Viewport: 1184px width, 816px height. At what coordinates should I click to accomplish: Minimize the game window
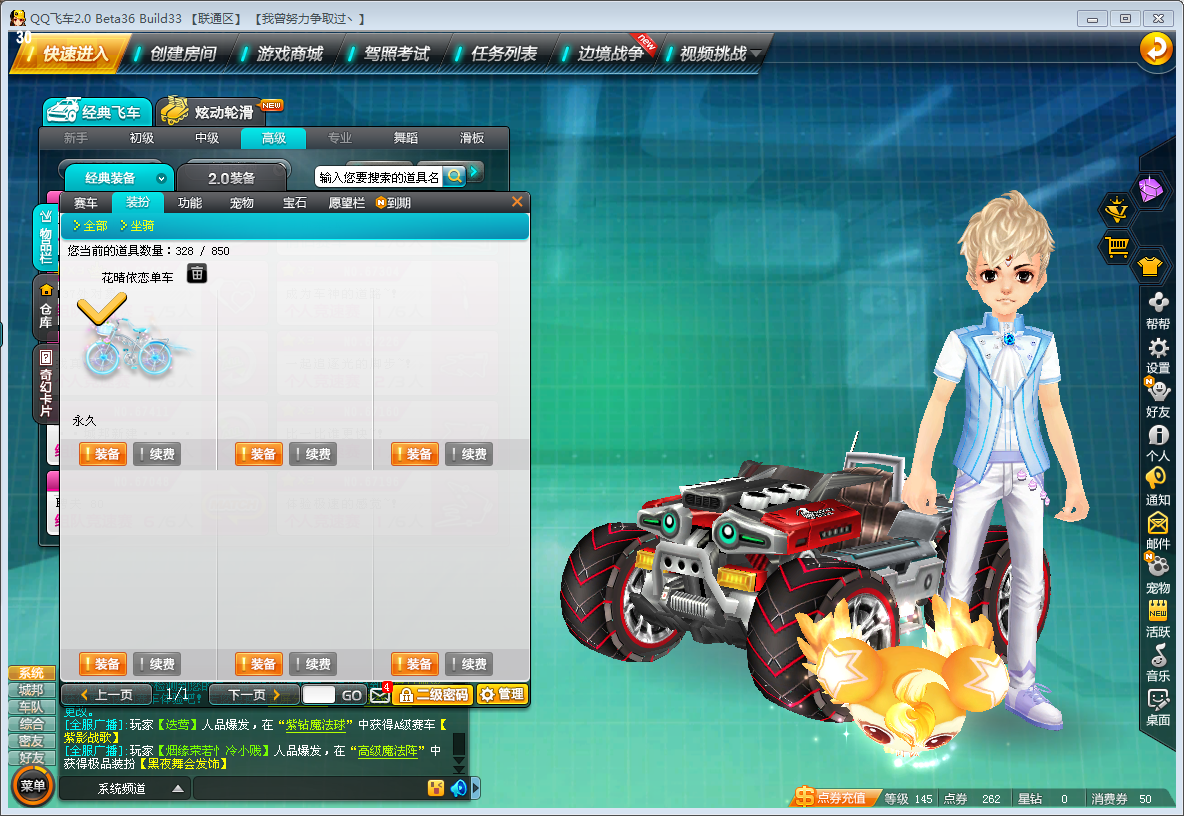pyautogui.click(x=1094, y=19)
